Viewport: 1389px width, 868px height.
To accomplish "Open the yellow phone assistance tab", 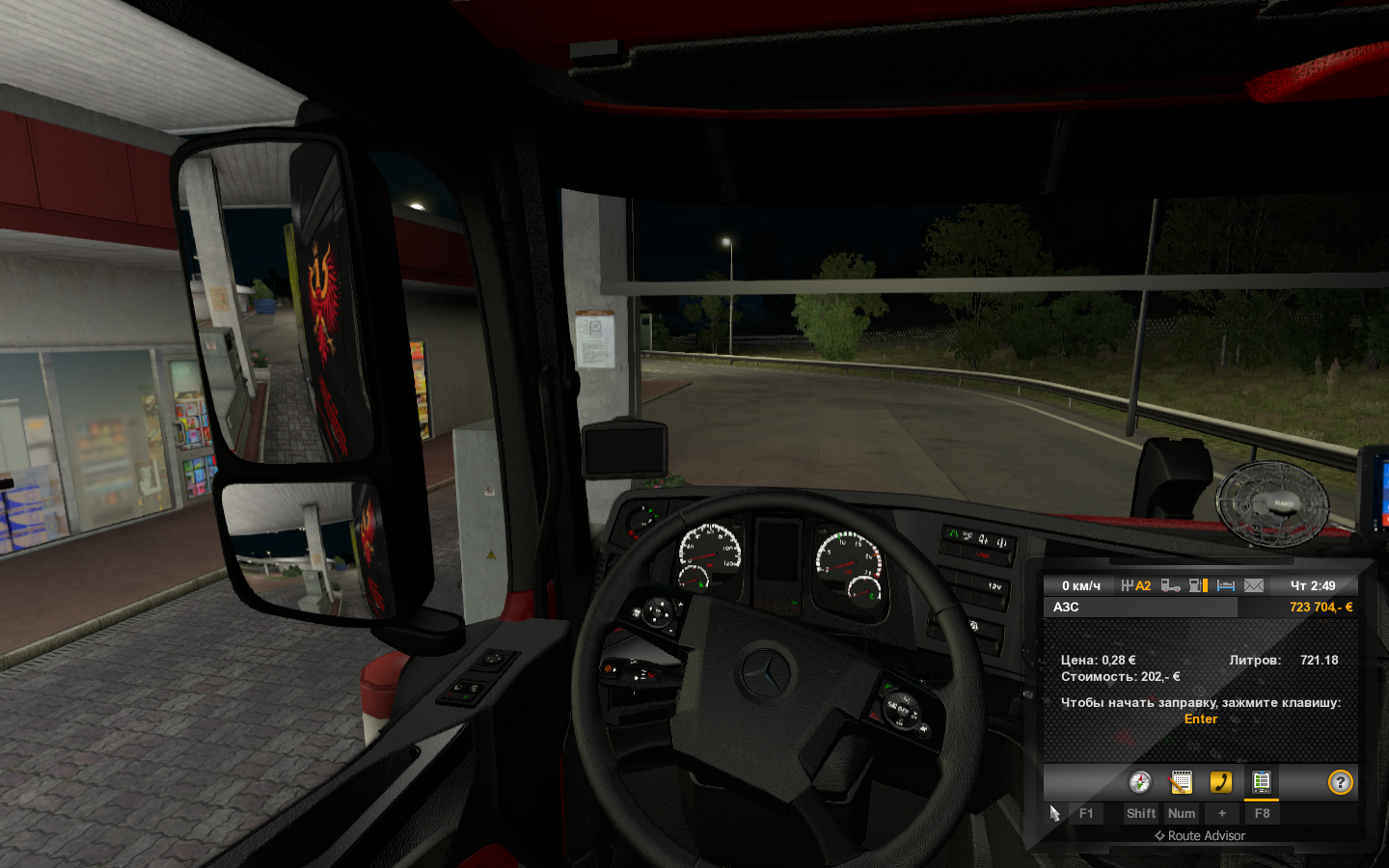I will click(1221, 782).
